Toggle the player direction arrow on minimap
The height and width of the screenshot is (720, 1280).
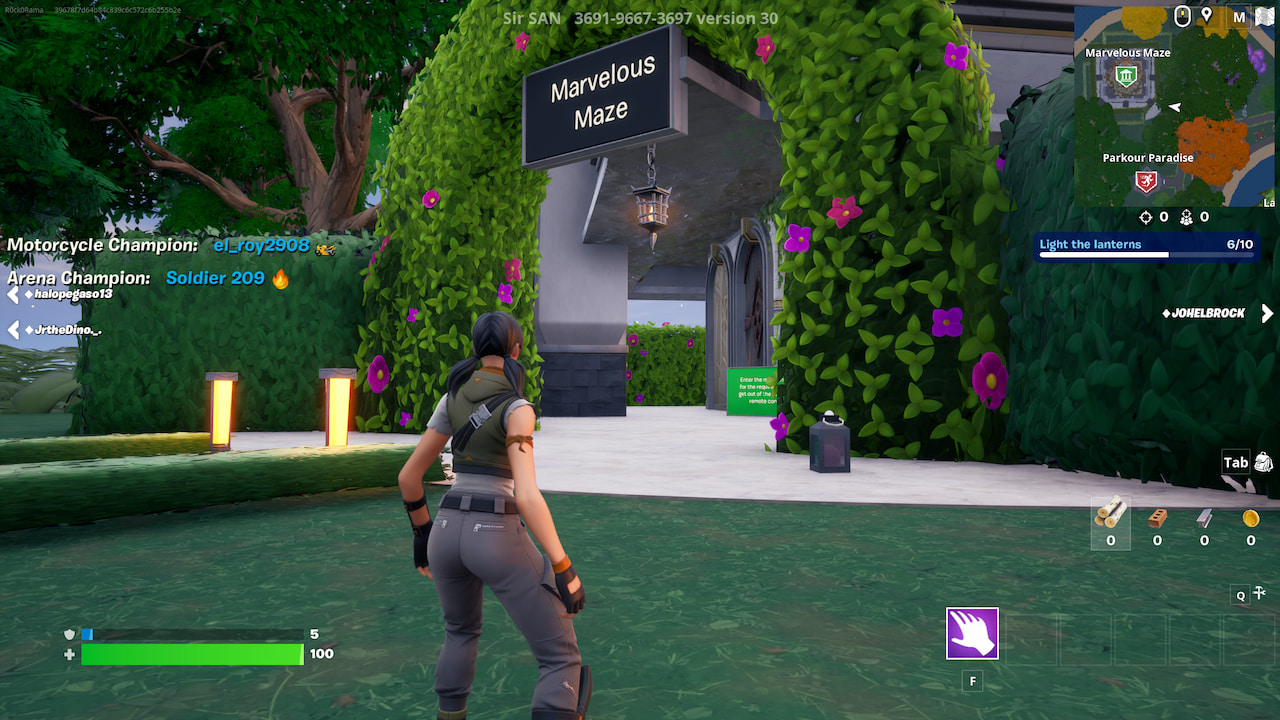1173,107
